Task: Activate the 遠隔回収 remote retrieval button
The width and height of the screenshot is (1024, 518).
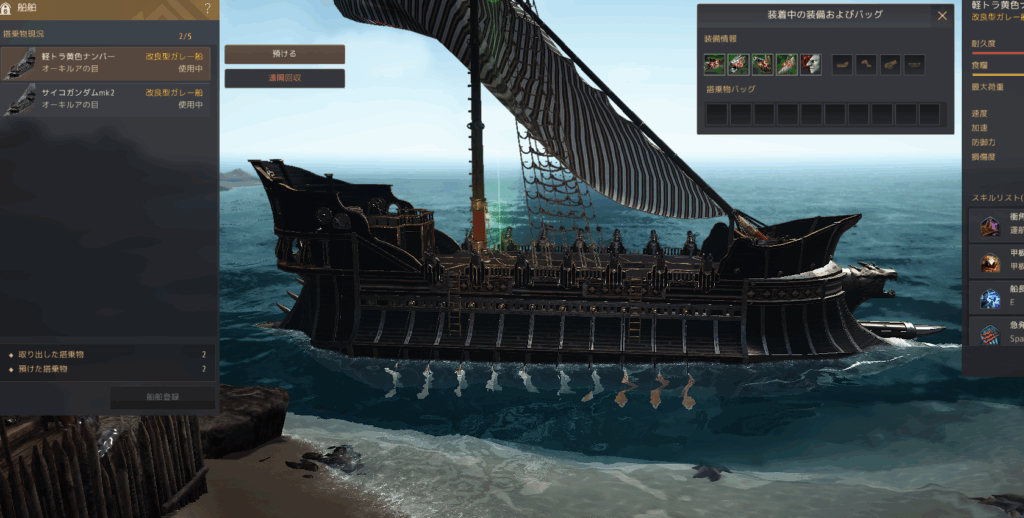Action: (284, 78)
